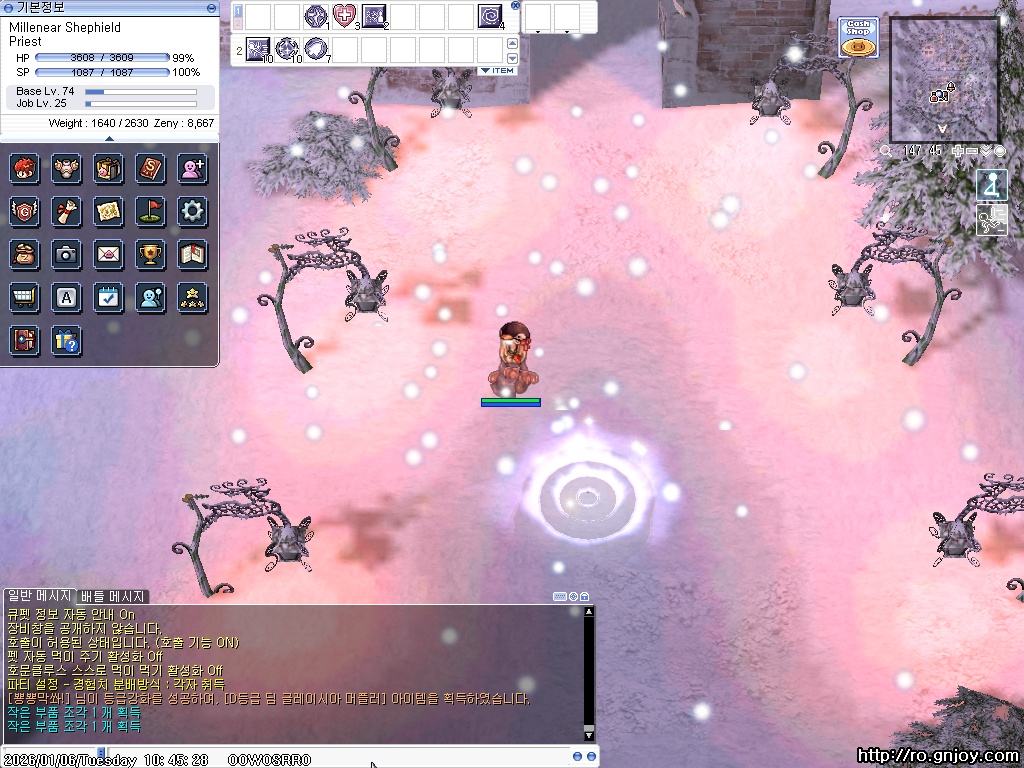This screenshot has width=1024, height=768.
Task: Open the Cash Shop
Action: pos(857,37)
